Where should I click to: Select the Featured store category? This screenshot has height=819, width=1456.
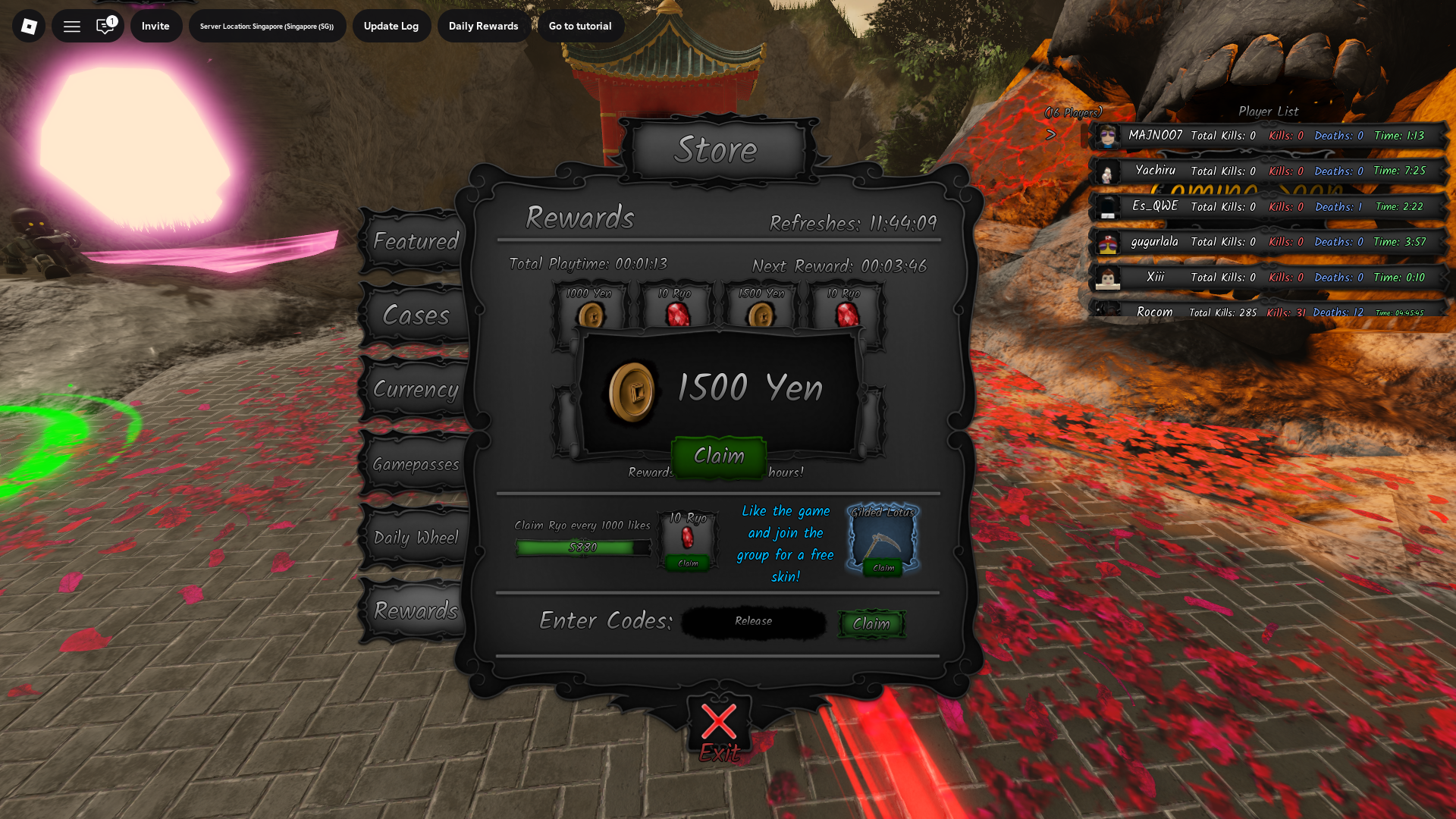pos(416,241)
